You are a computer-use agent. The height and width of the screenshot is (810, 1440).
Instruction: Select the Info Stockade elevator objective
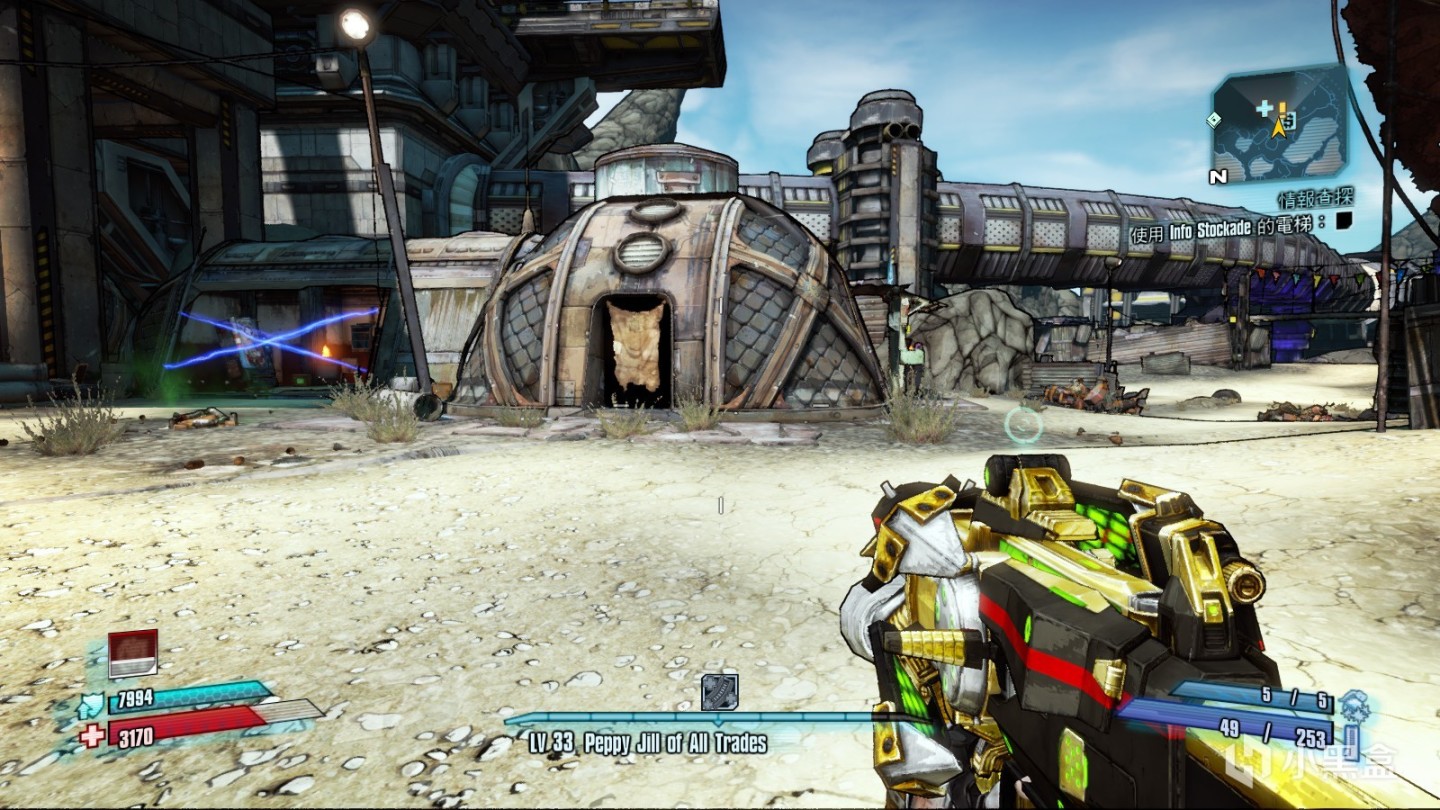[1226, 226]
